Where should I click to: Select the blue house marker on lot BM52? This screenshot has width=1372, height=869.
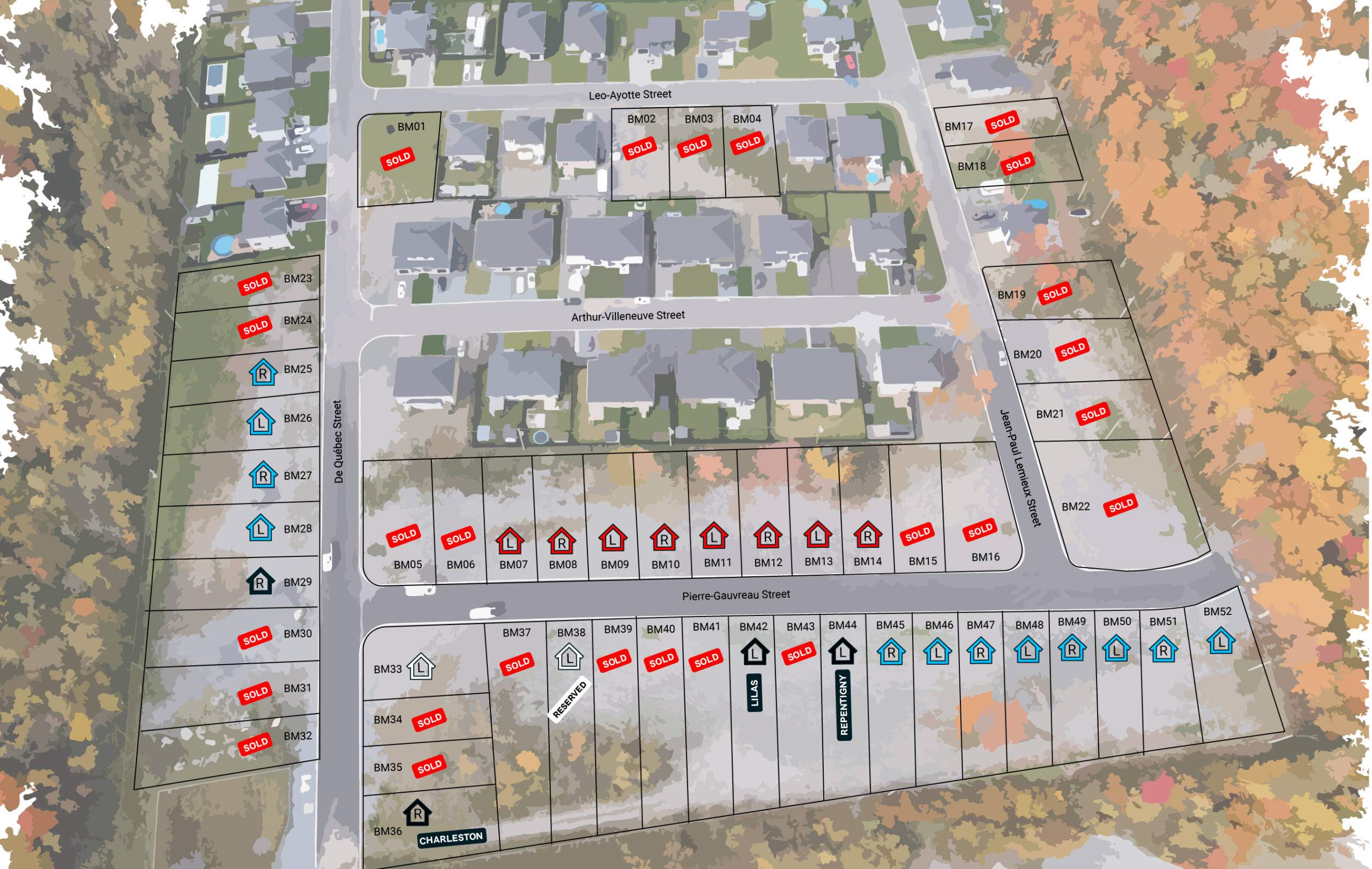[x=1221, y=641]
